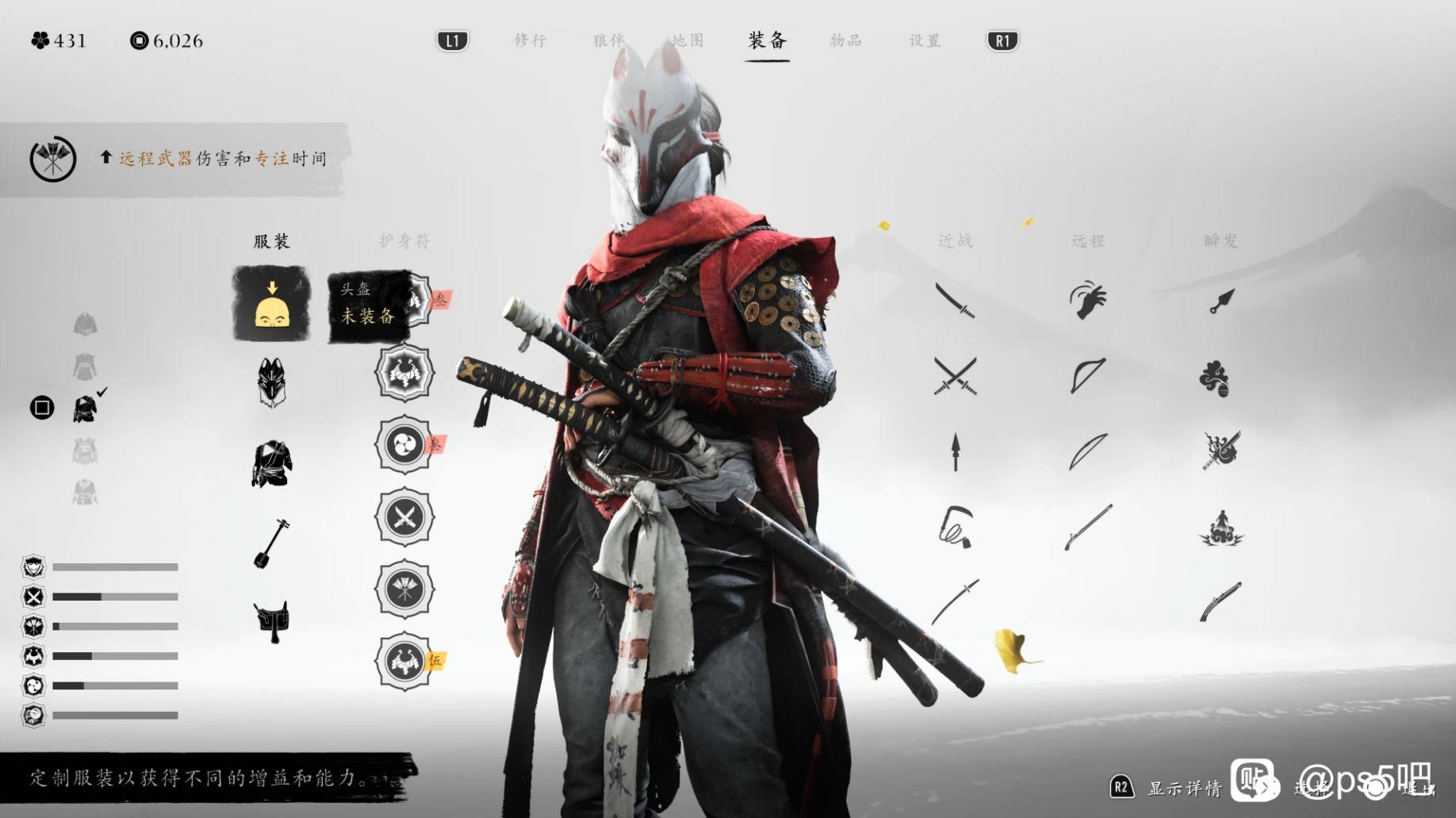
Task: Pick the kunai quick-fire item
Action: (1221, 301)
